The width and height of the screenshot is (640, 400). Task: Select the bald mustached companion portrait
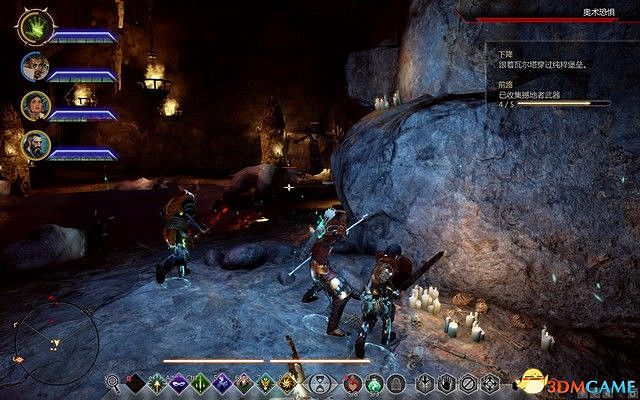point(34,68)
